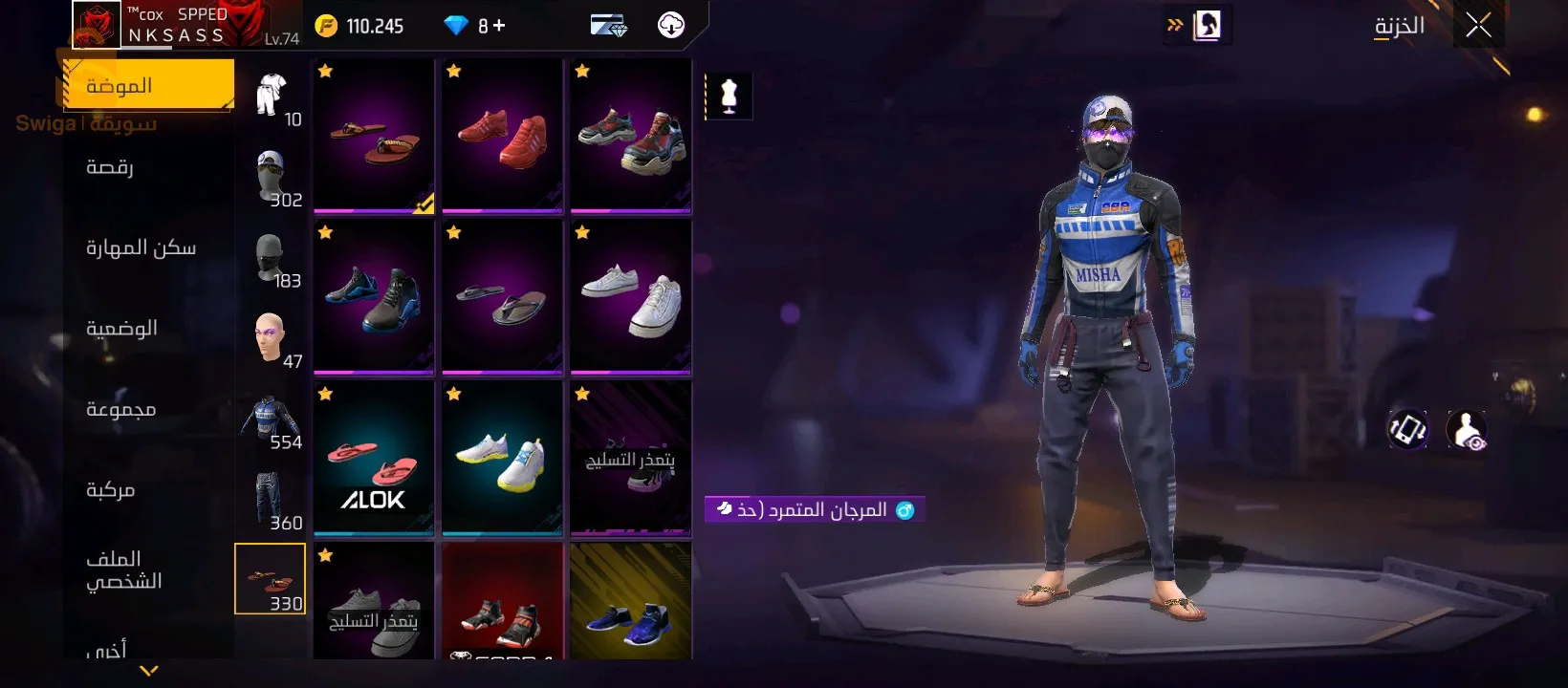Click the diamond top-up plus button

(x=499, y=26)
